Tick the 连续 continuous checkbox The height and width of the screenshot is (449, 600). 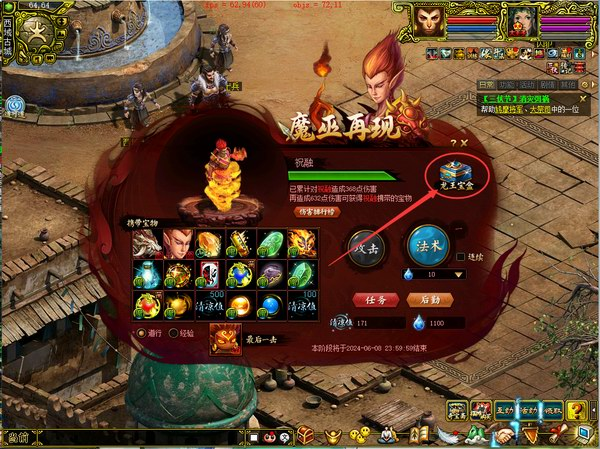coord(462,255)
